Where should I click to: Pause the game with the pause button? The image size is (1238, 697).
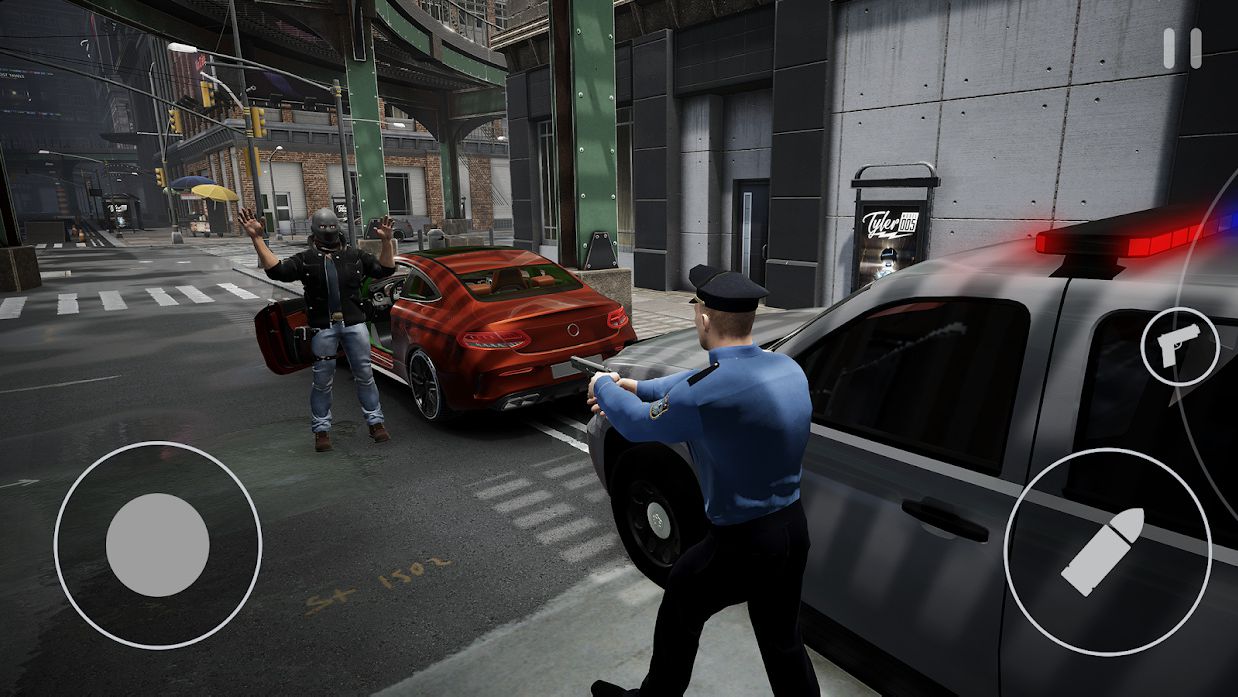click(1181, 48)
